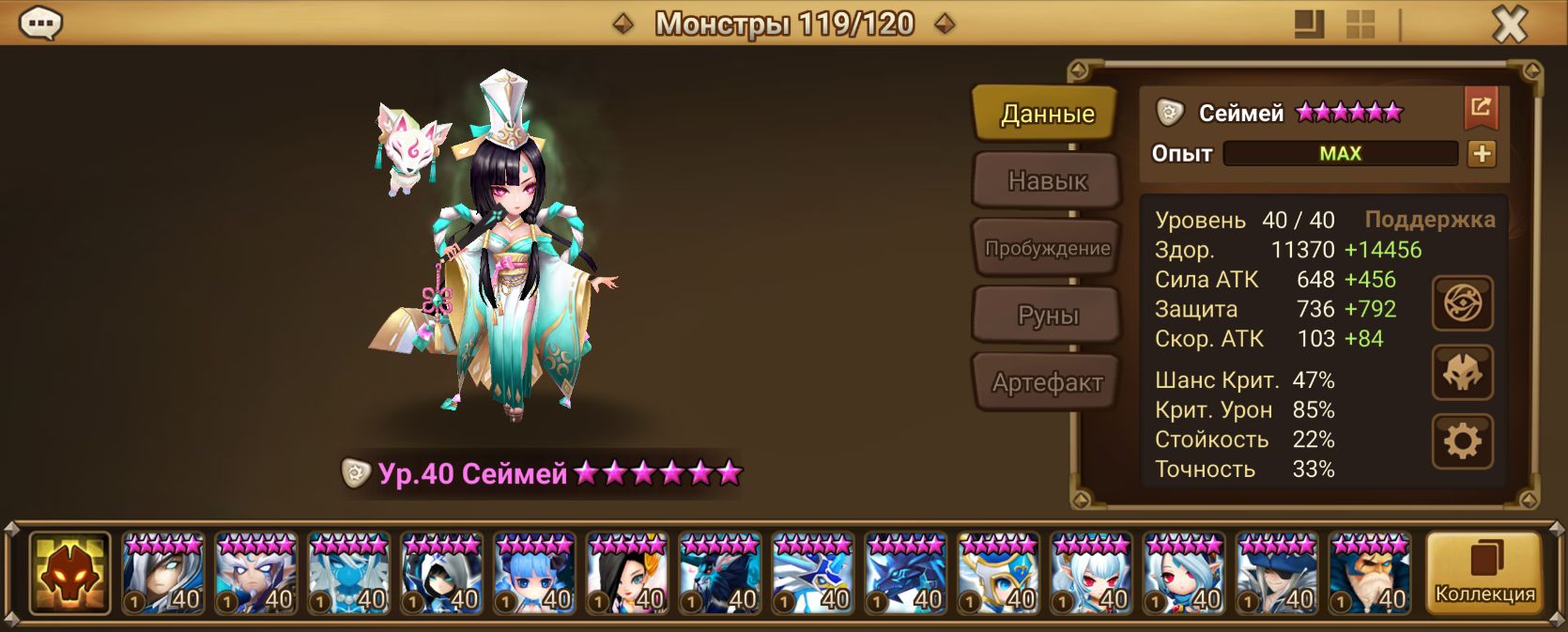Select the white-bearded old man thumbnail
The image size is (1568, 632).
[x=1370, y=573]
